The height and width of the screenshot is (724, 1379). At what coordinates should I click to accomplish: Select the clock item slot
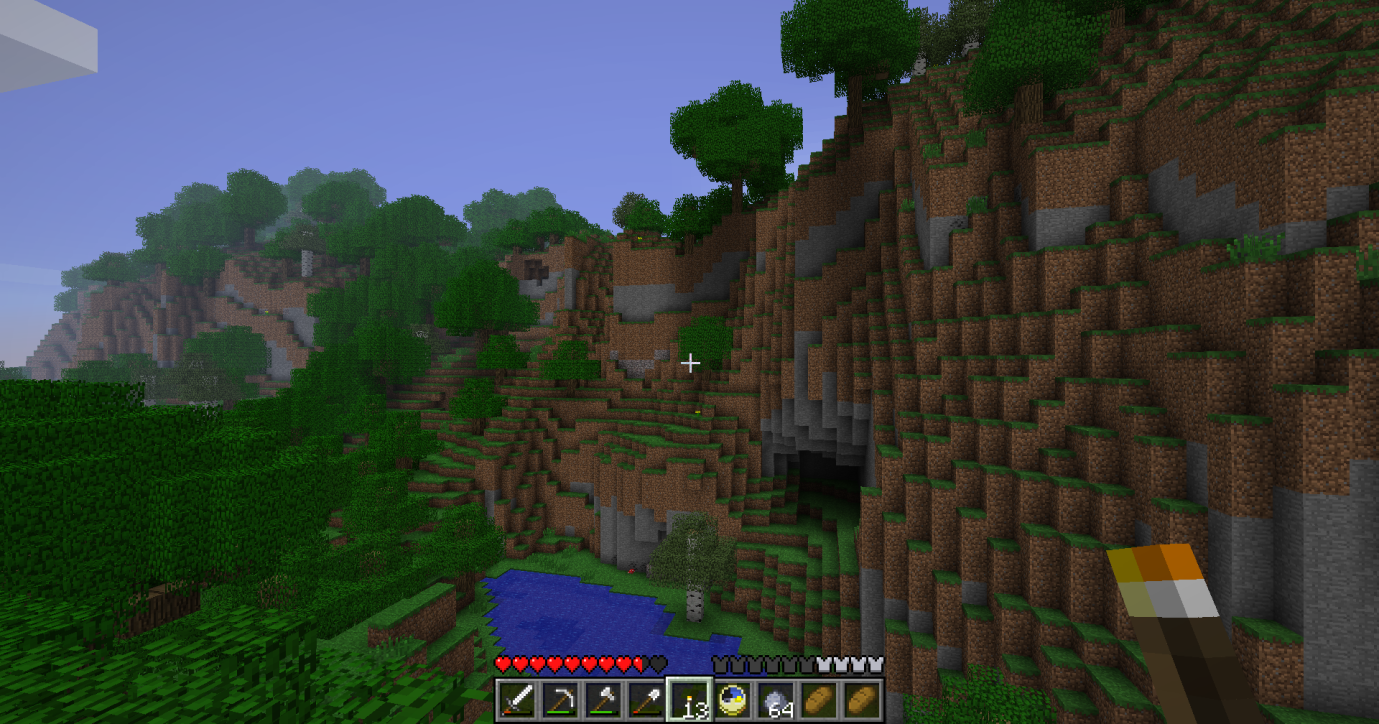coord(733,700)
